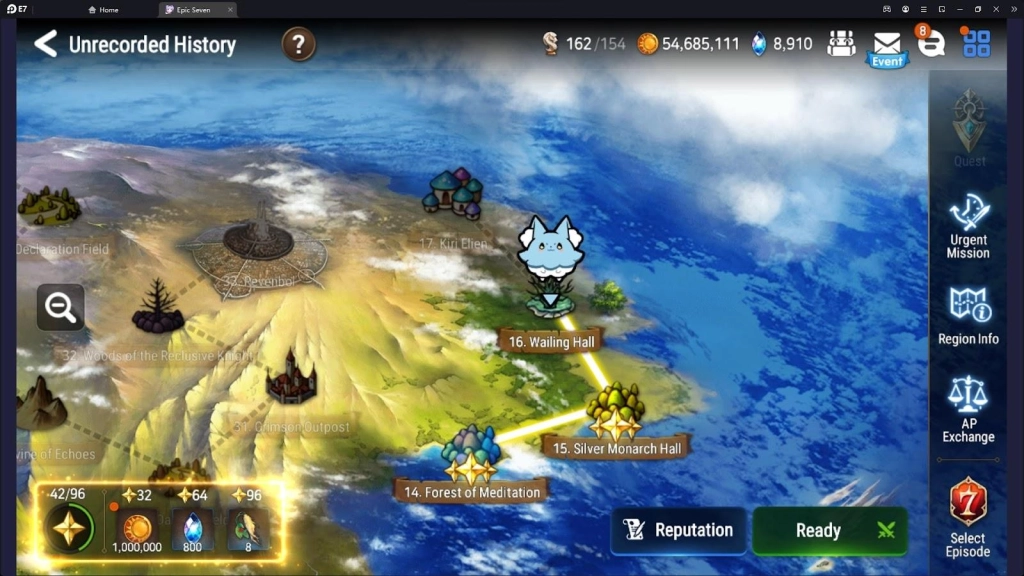Open the chat with 8 notifications
1024x576 pixels.
(931, 44)
